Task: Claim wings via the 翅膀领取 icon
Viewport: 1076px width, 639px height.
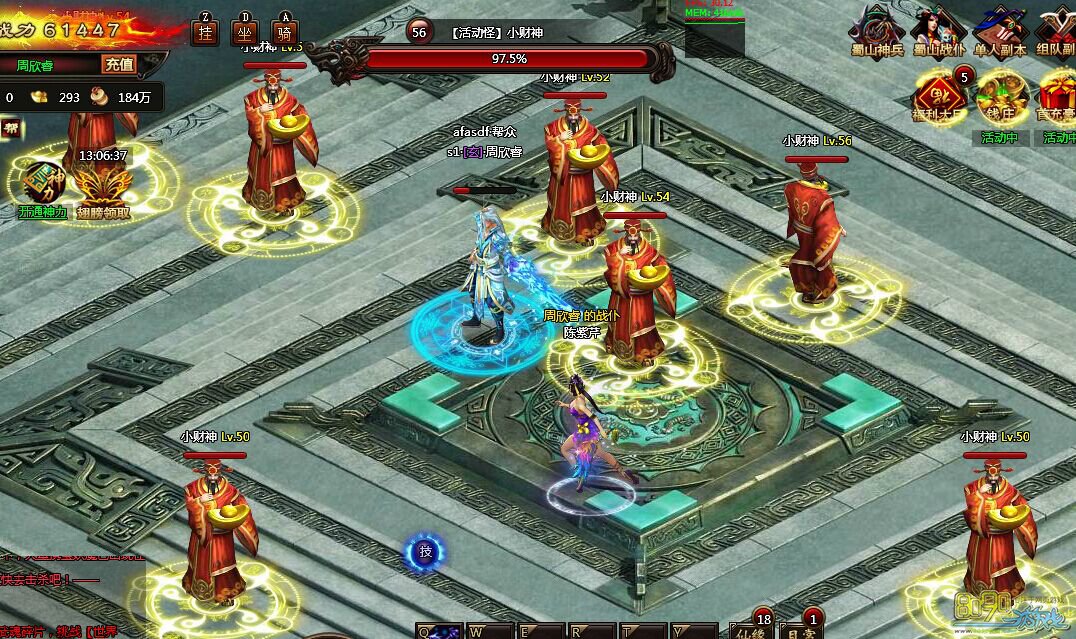Action: 103,187
